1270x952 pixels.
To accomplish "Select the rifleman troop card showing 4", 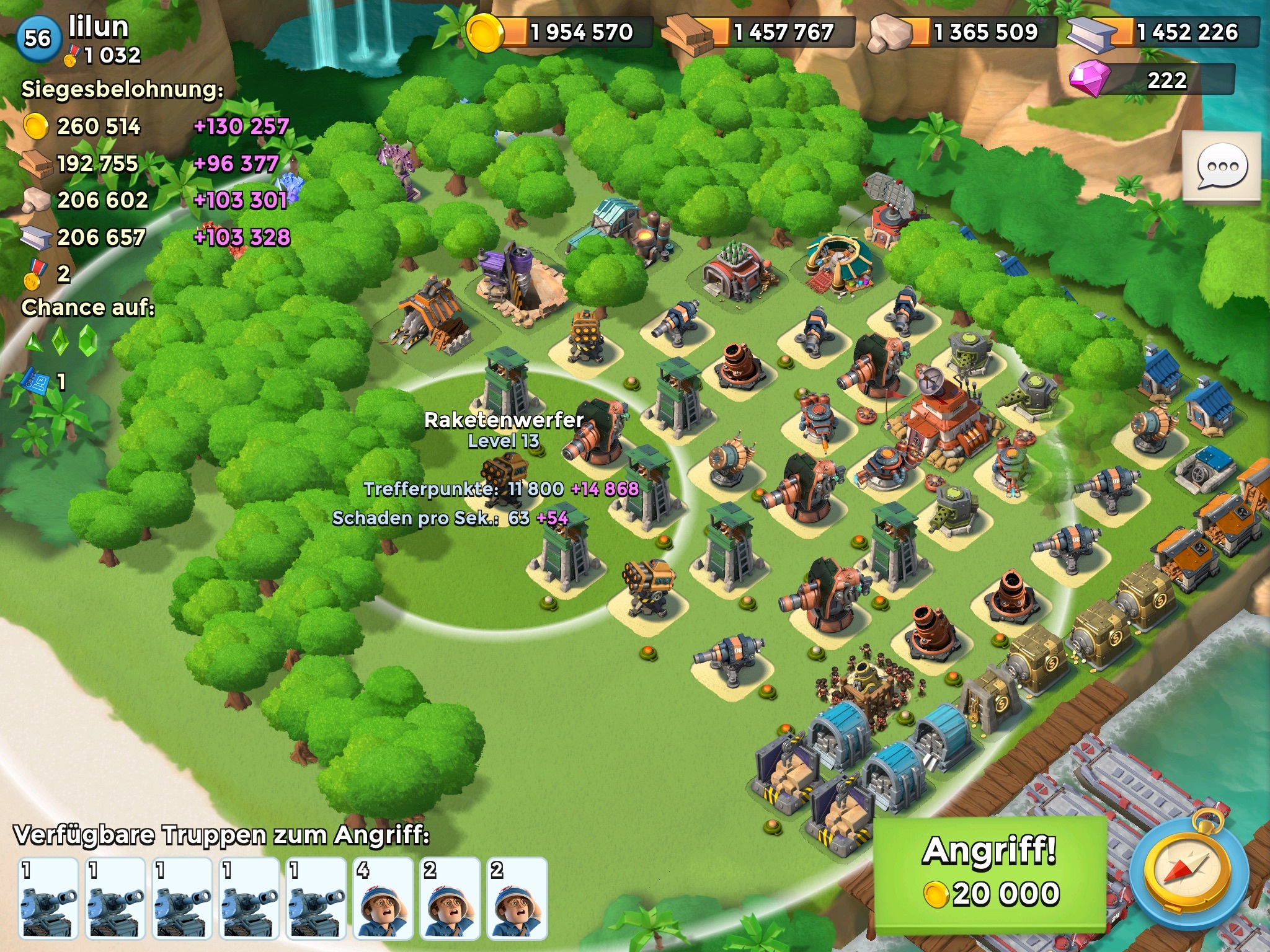I will click(x=383, y=898).
